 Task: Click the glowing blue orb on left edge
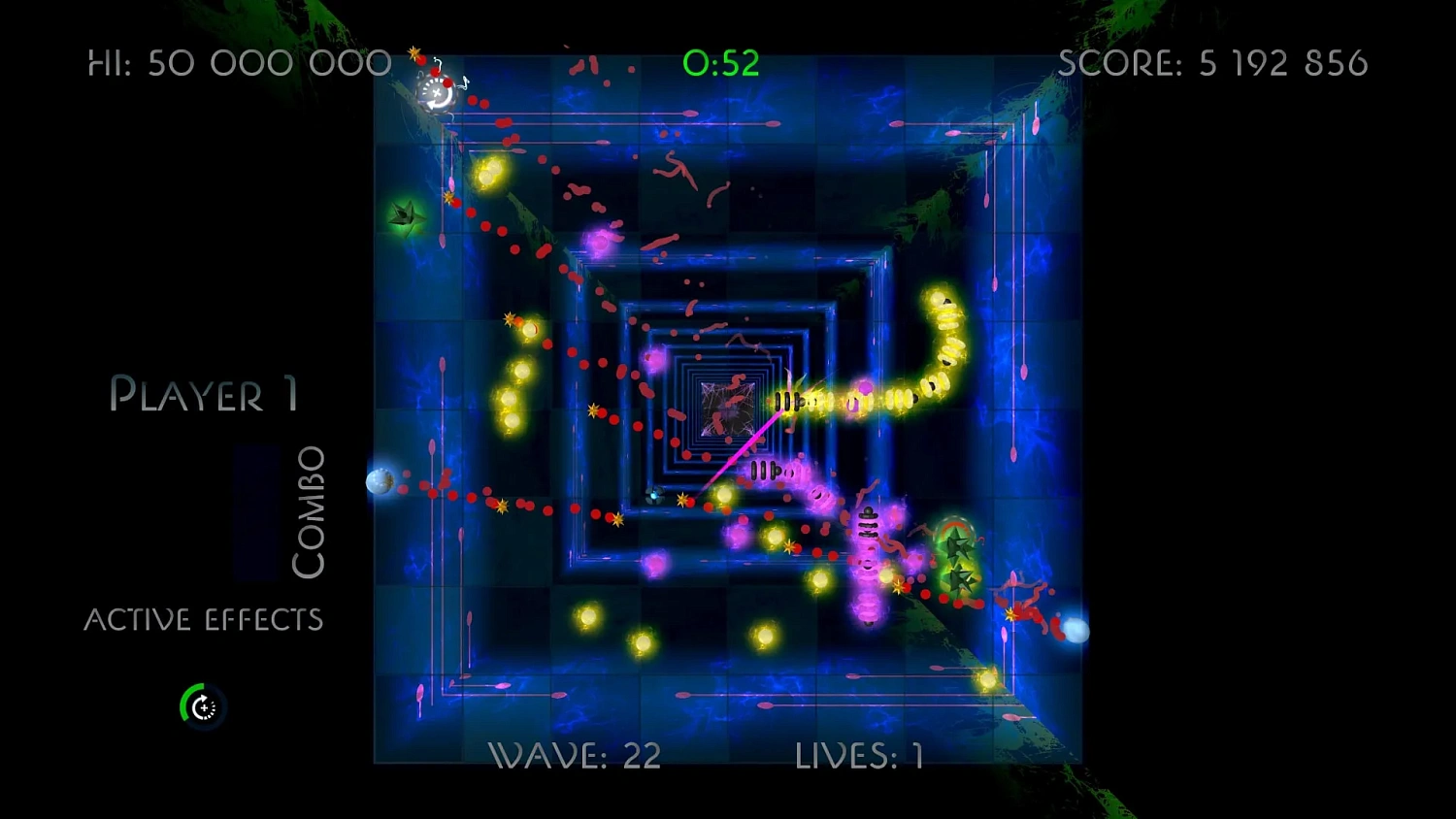click(x=381, y=482)
